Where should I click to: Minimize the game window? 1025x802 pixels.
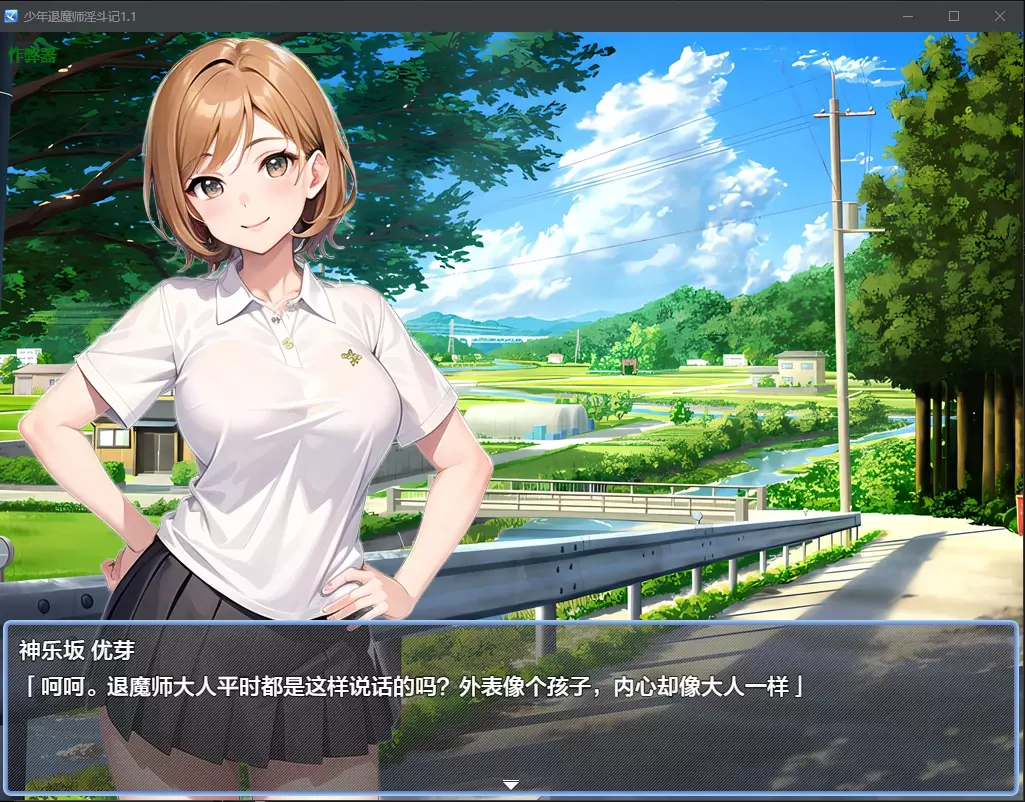coord(908,16)
